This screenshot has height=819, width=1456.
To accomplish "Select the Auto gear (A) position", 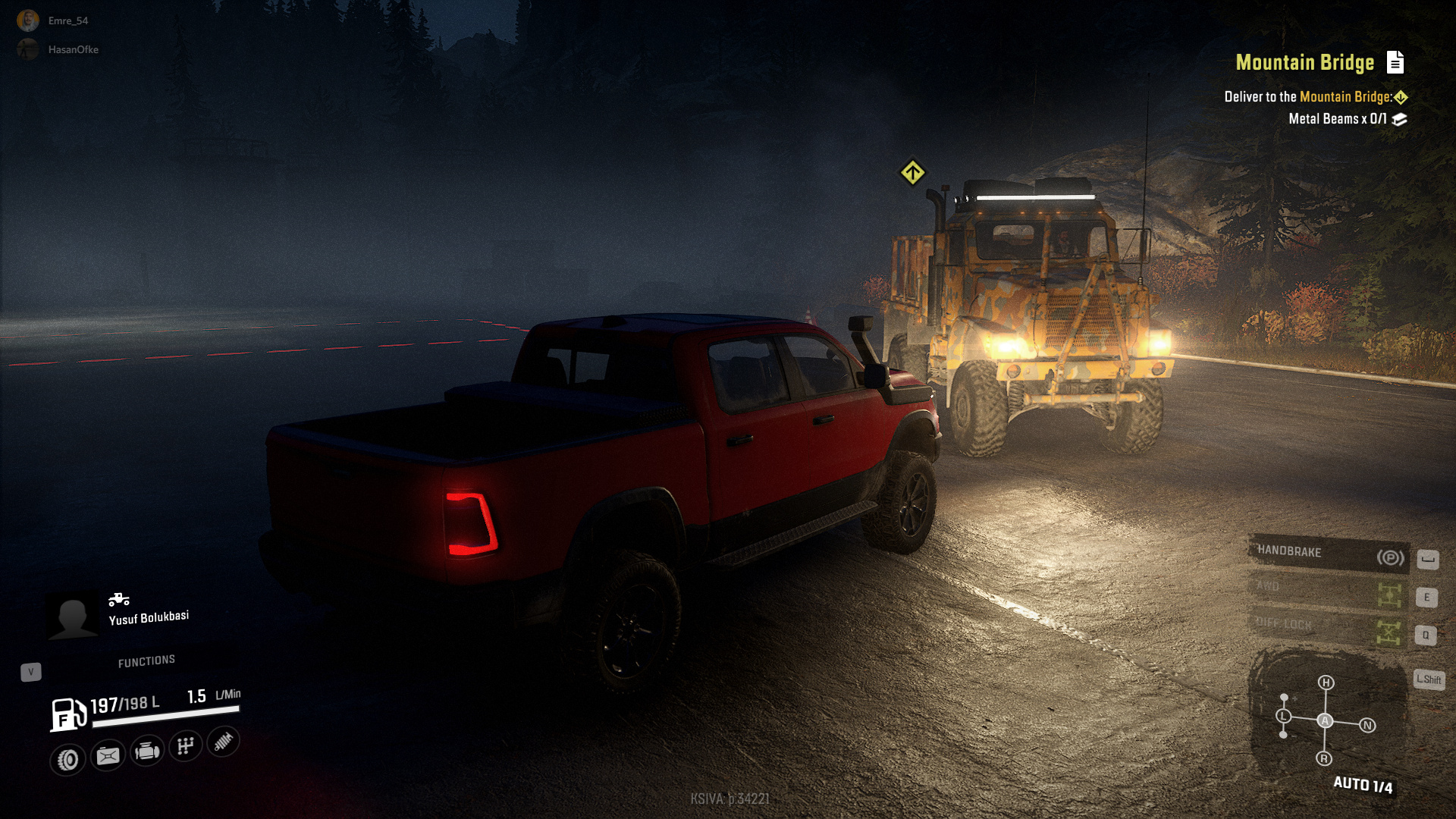I will point(1325,720).
